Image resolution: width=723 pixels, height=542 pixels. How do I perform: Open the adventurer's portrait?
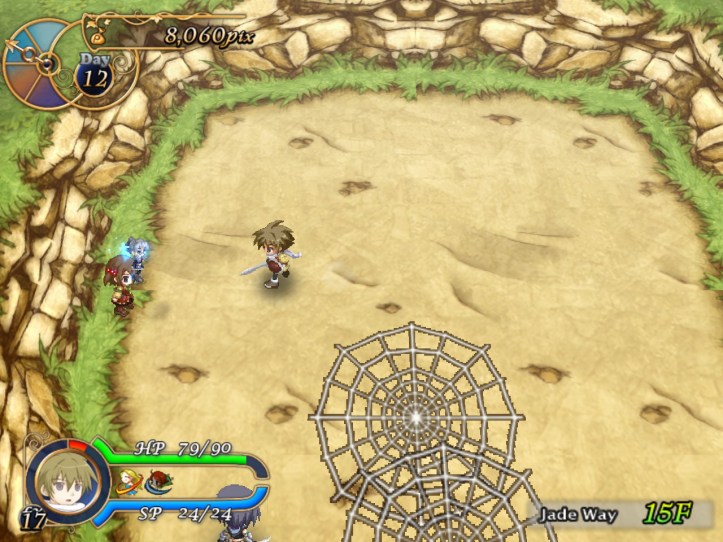tap(67, 483)
